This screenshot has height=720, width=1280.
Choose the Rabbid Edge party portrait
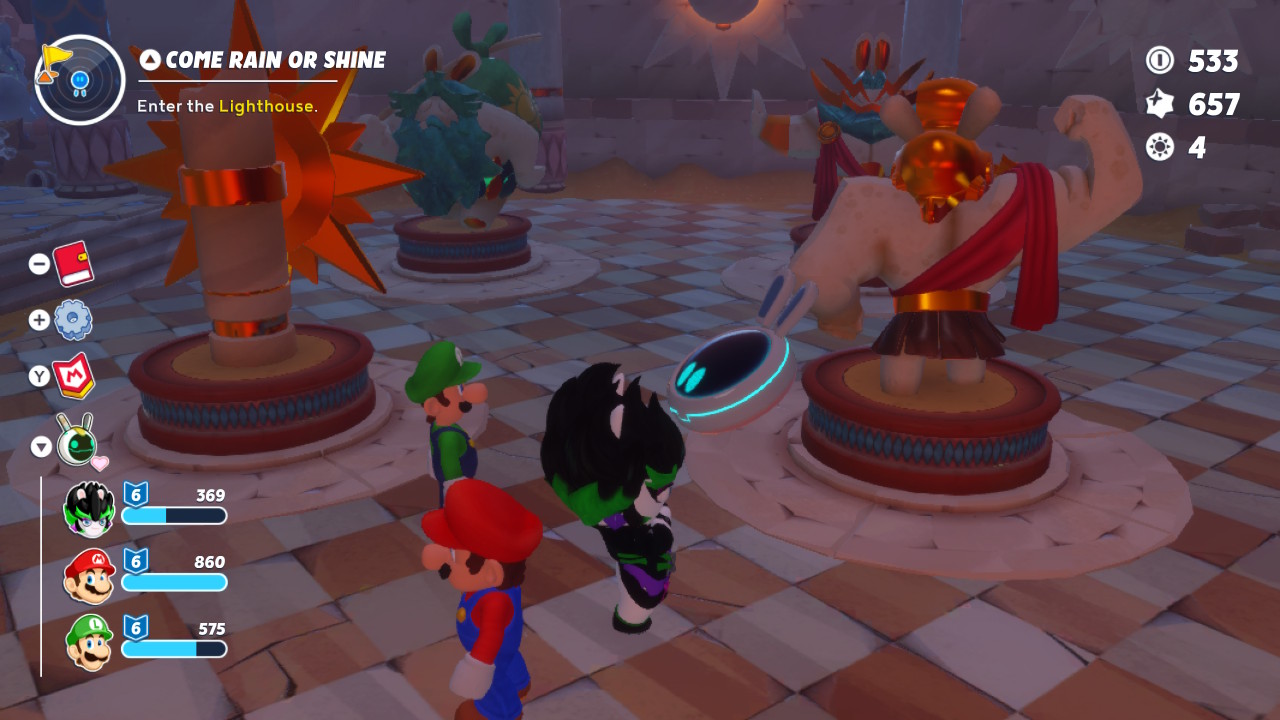89,507
